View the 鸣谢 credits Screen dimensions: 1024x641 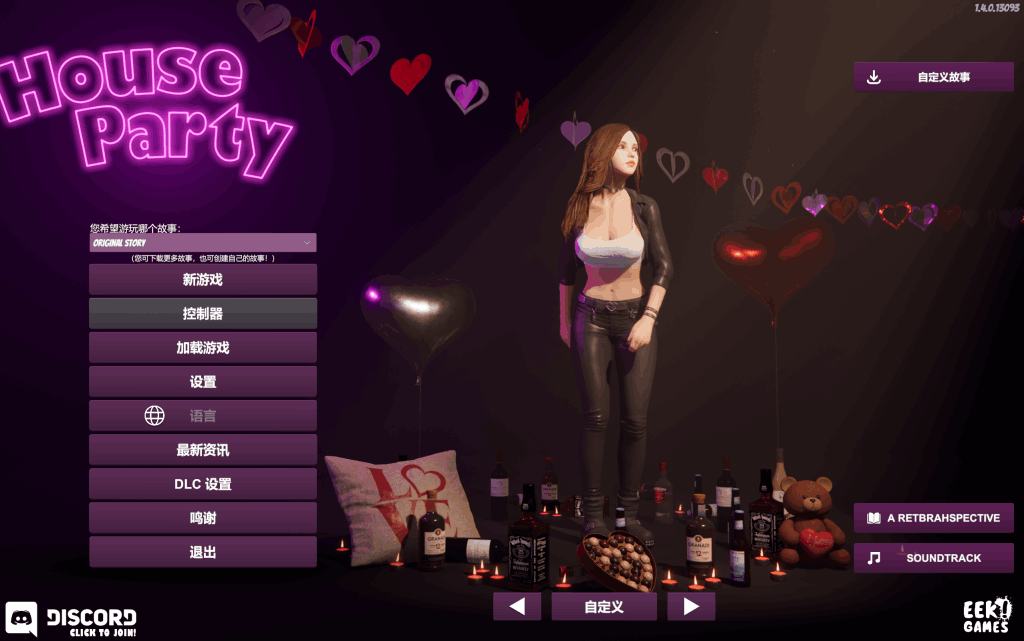(203, 518)
